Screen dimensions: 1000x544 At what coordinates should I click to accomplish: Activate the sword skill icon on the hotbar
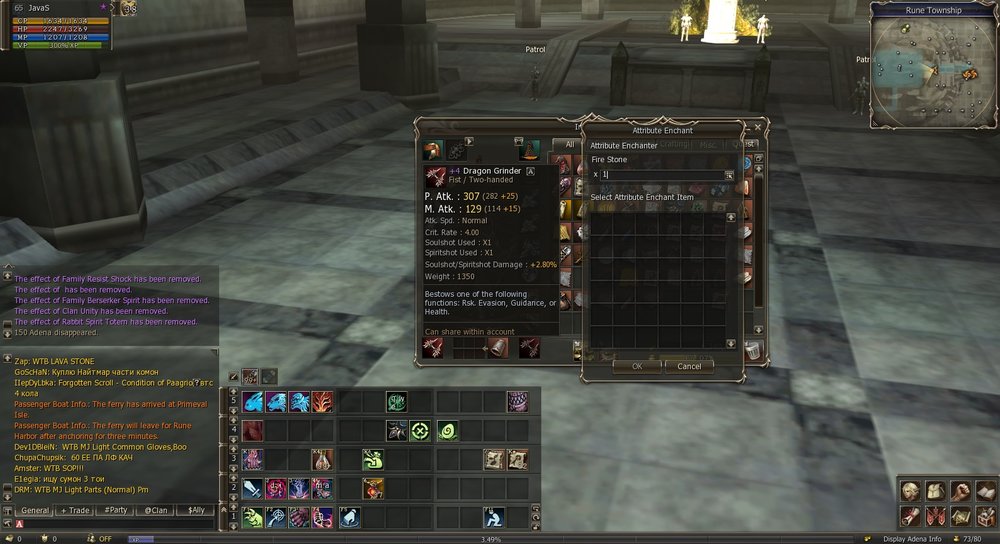(x=253, y=489)
